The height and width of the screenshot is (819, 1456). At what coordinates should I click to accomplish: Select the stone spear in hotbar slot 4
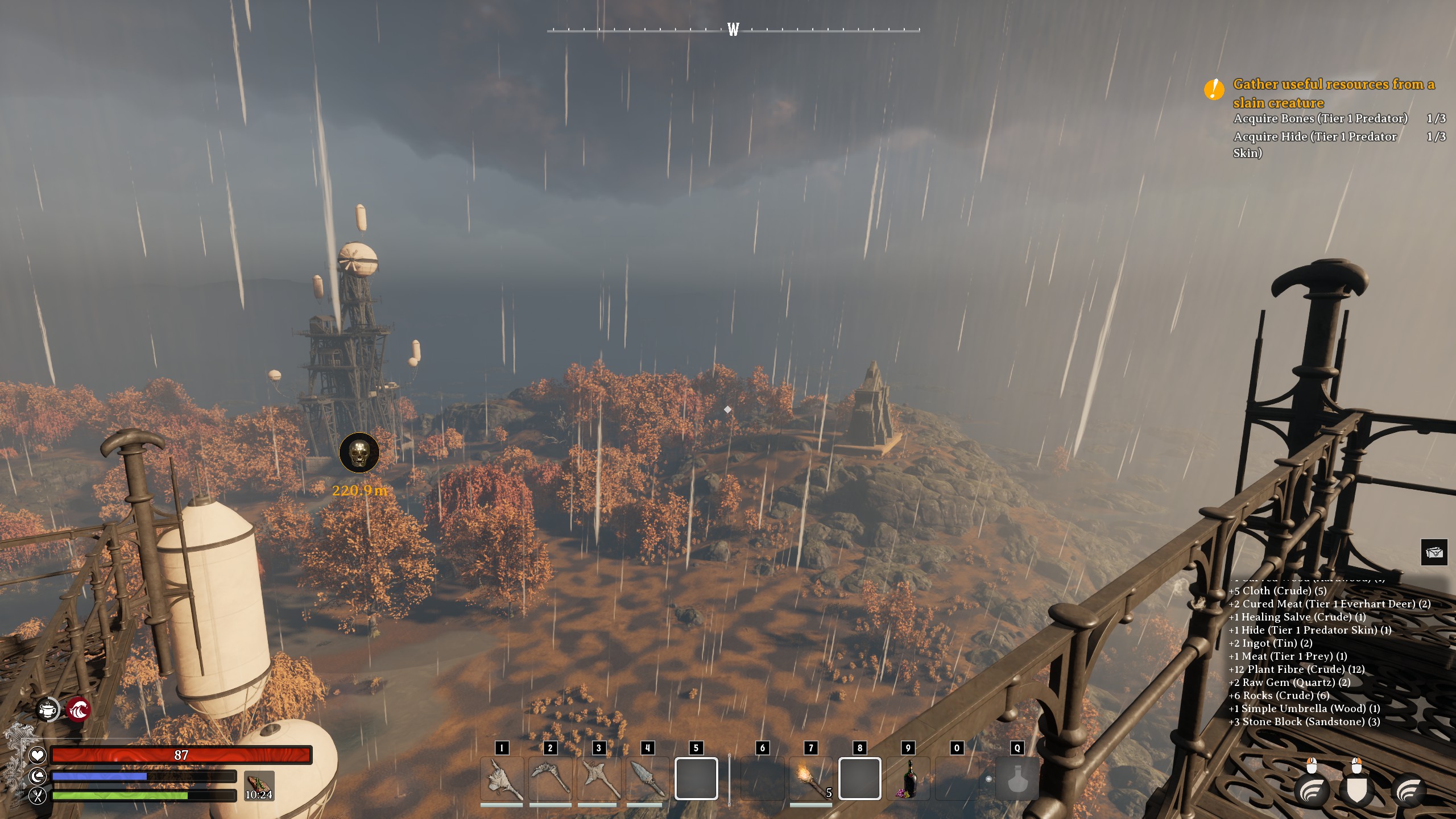click(x=647, y=779)
